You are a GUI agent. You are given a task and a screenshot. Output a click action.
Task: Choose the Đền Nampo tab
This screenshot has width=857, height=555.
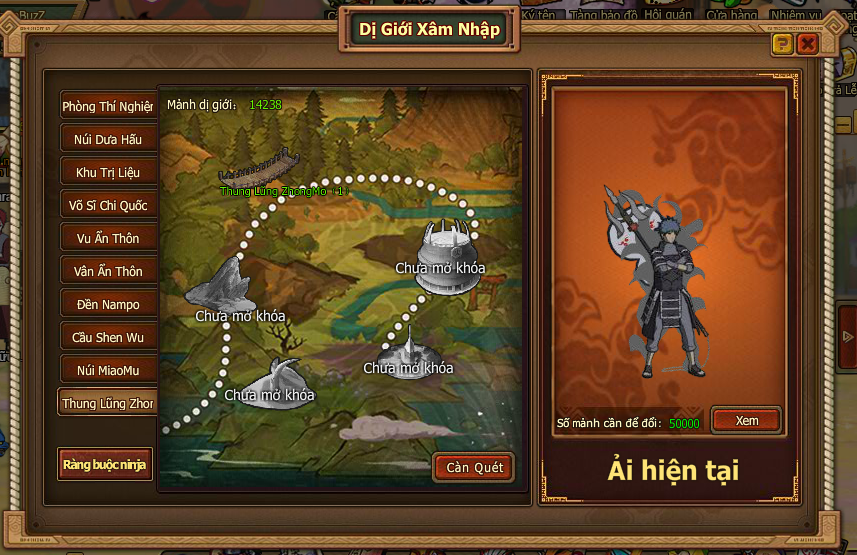click(x=107, y=304)
